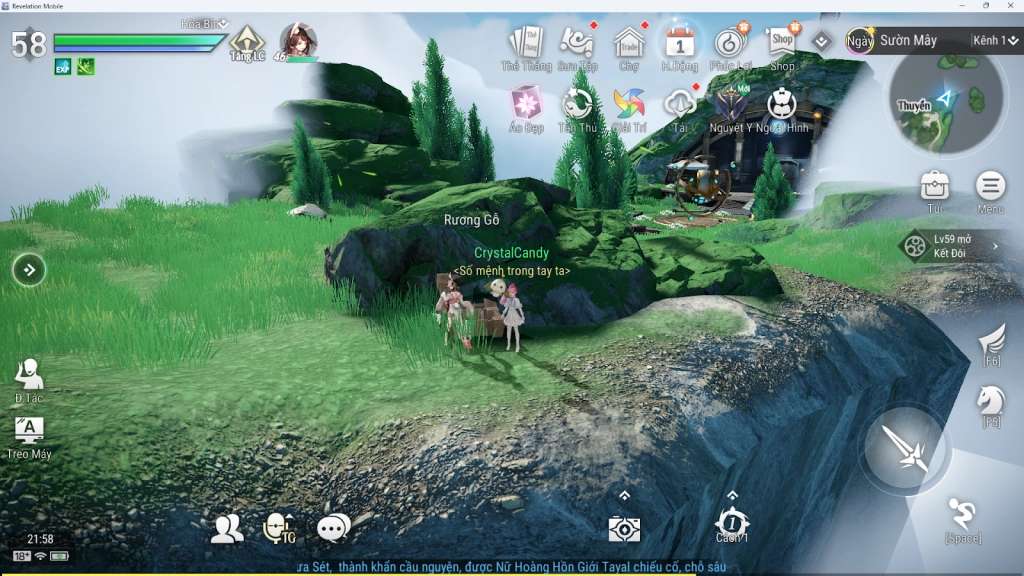
Task: Click the Tải cloud download icon
Action: tap(680, 104)
